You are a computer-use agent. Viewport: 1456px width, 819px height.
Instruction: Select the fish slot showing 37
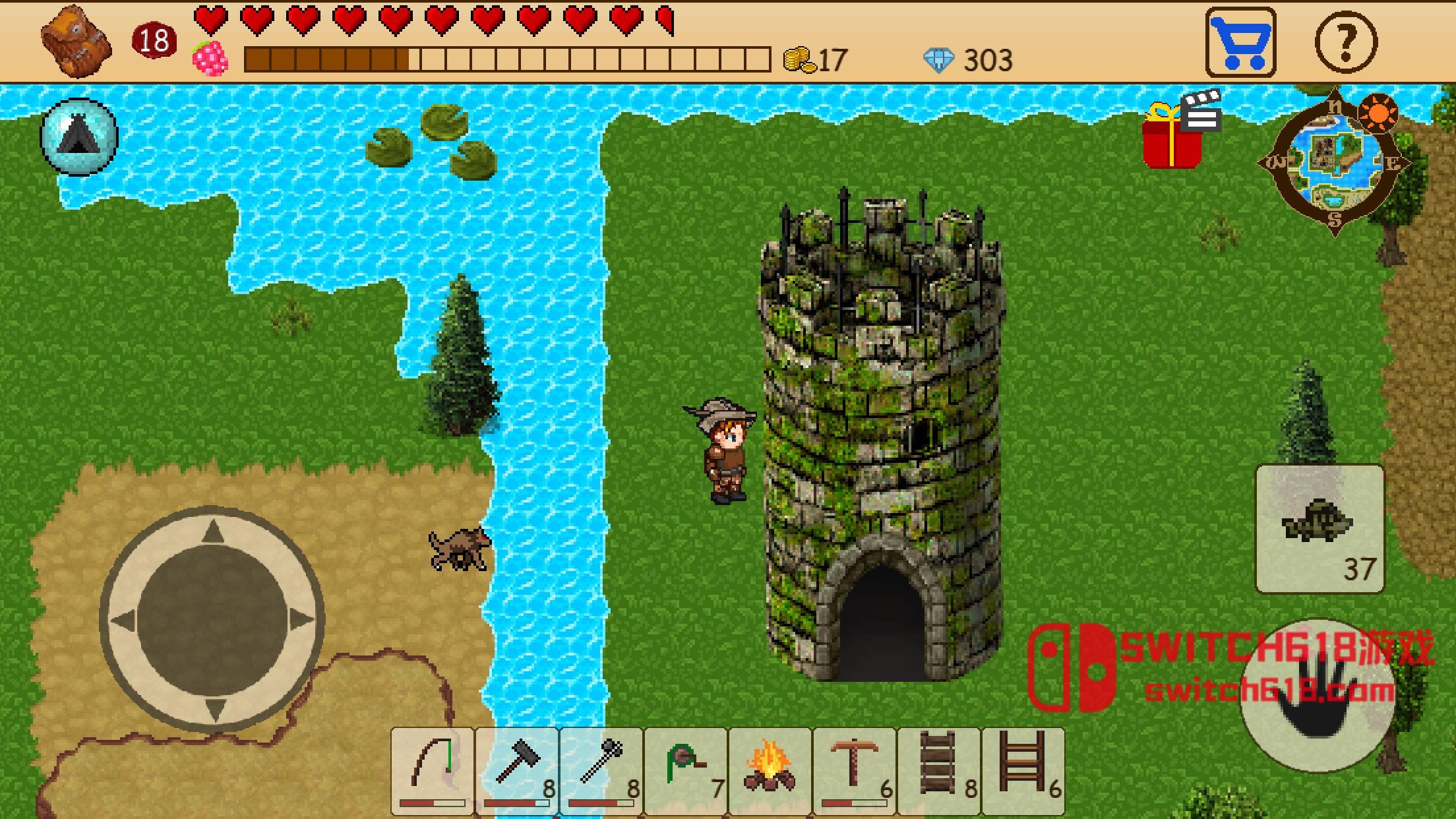1319,528
